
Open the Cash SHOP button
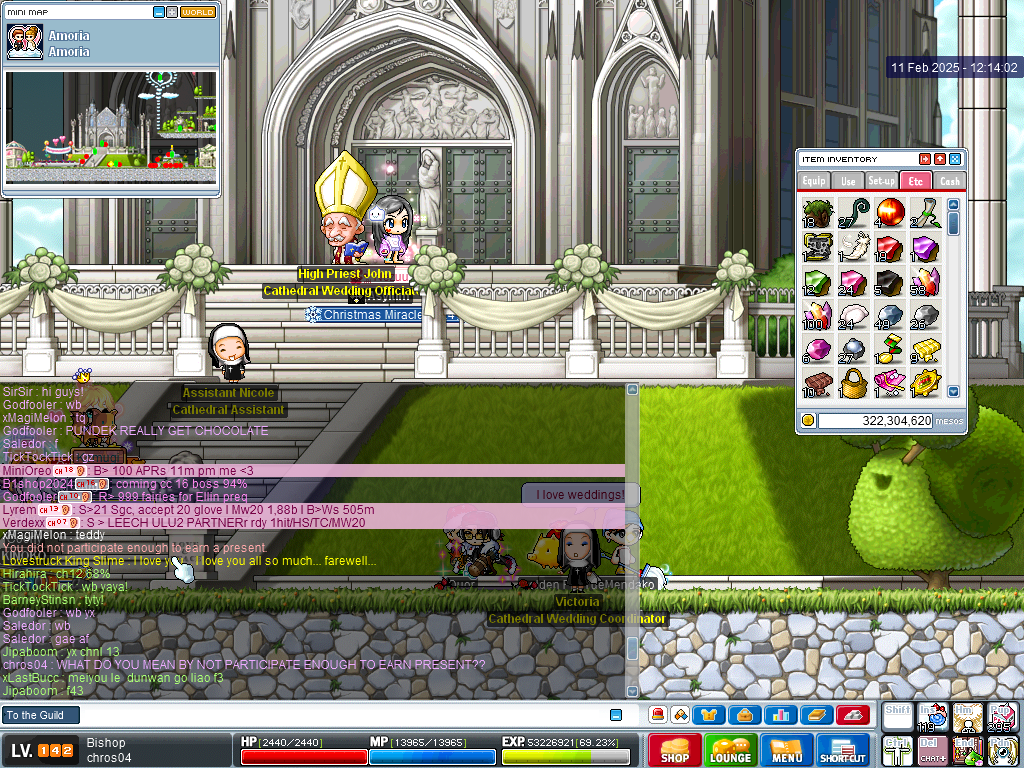coord(674,750)
